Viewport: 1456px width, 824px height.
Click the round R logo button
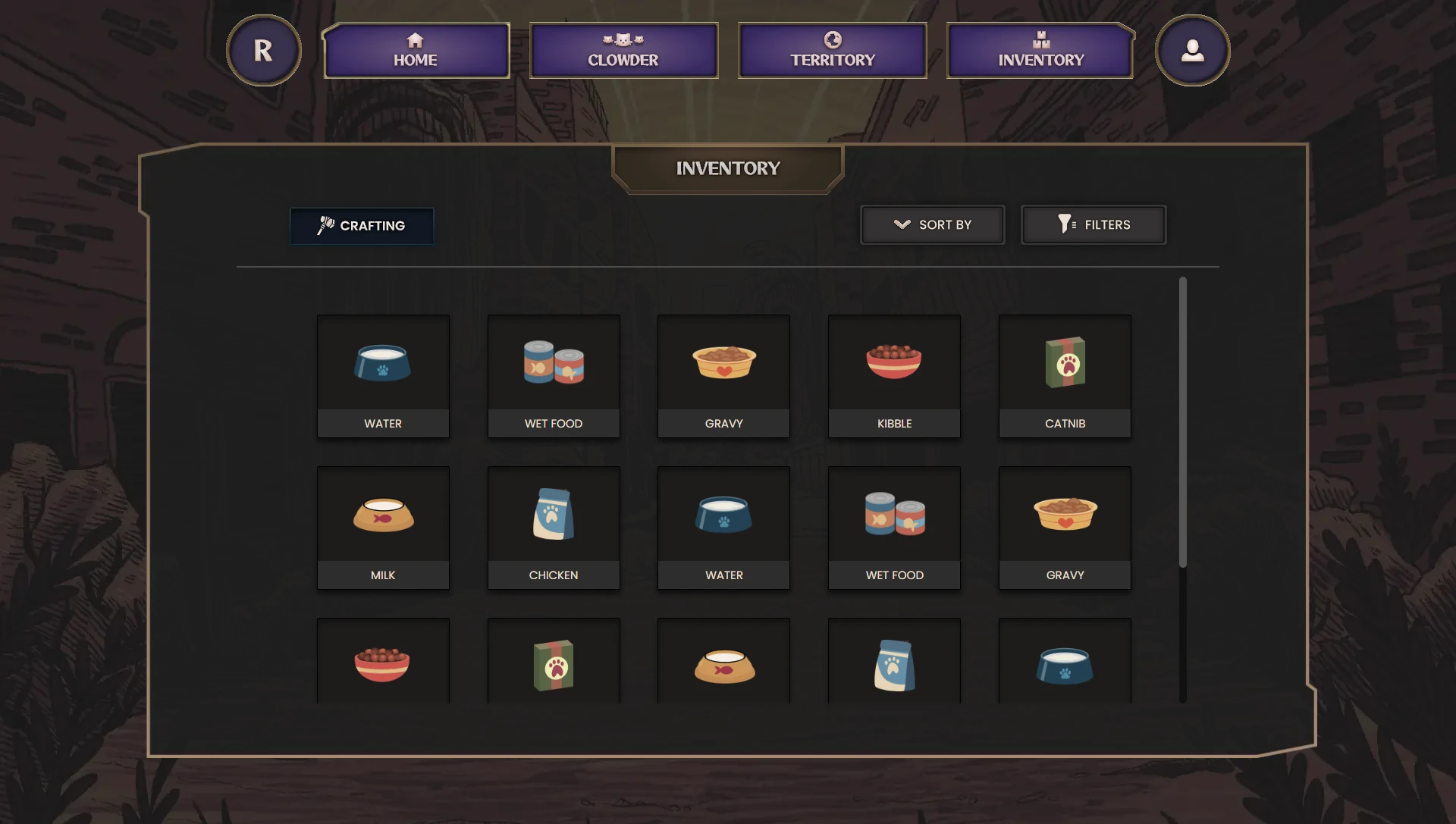[263, 51]
